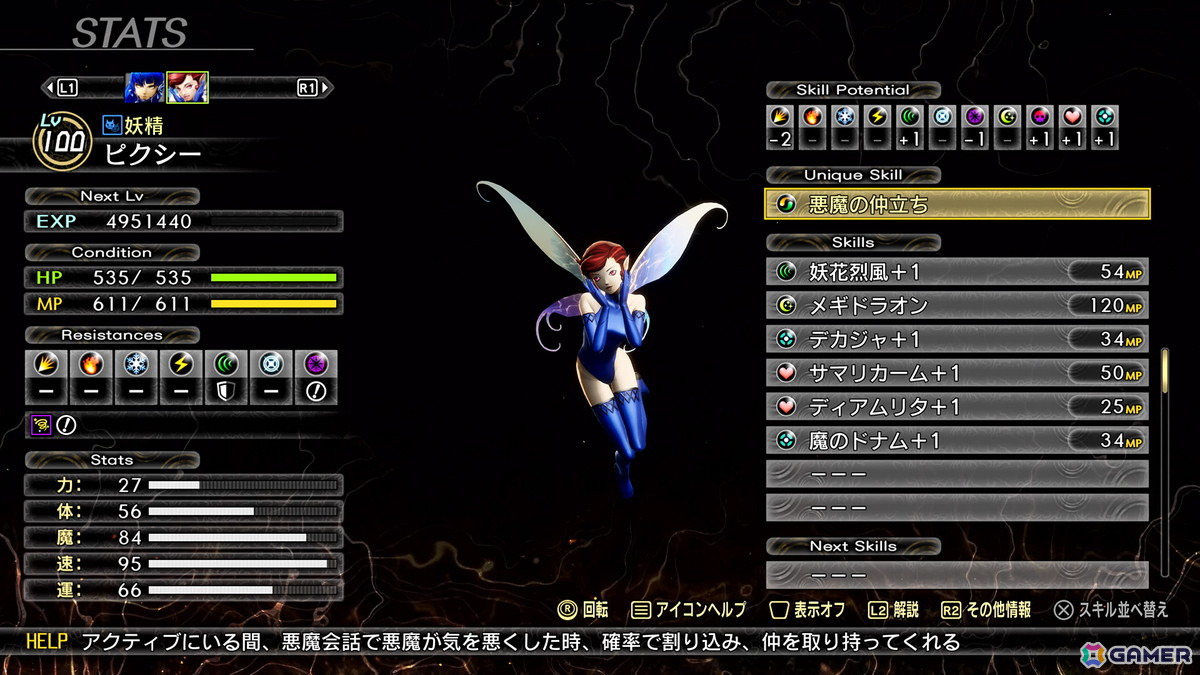The image size is (1200, 675).
Task: Select the red-haired Pixie portrait
Action: 187,88
